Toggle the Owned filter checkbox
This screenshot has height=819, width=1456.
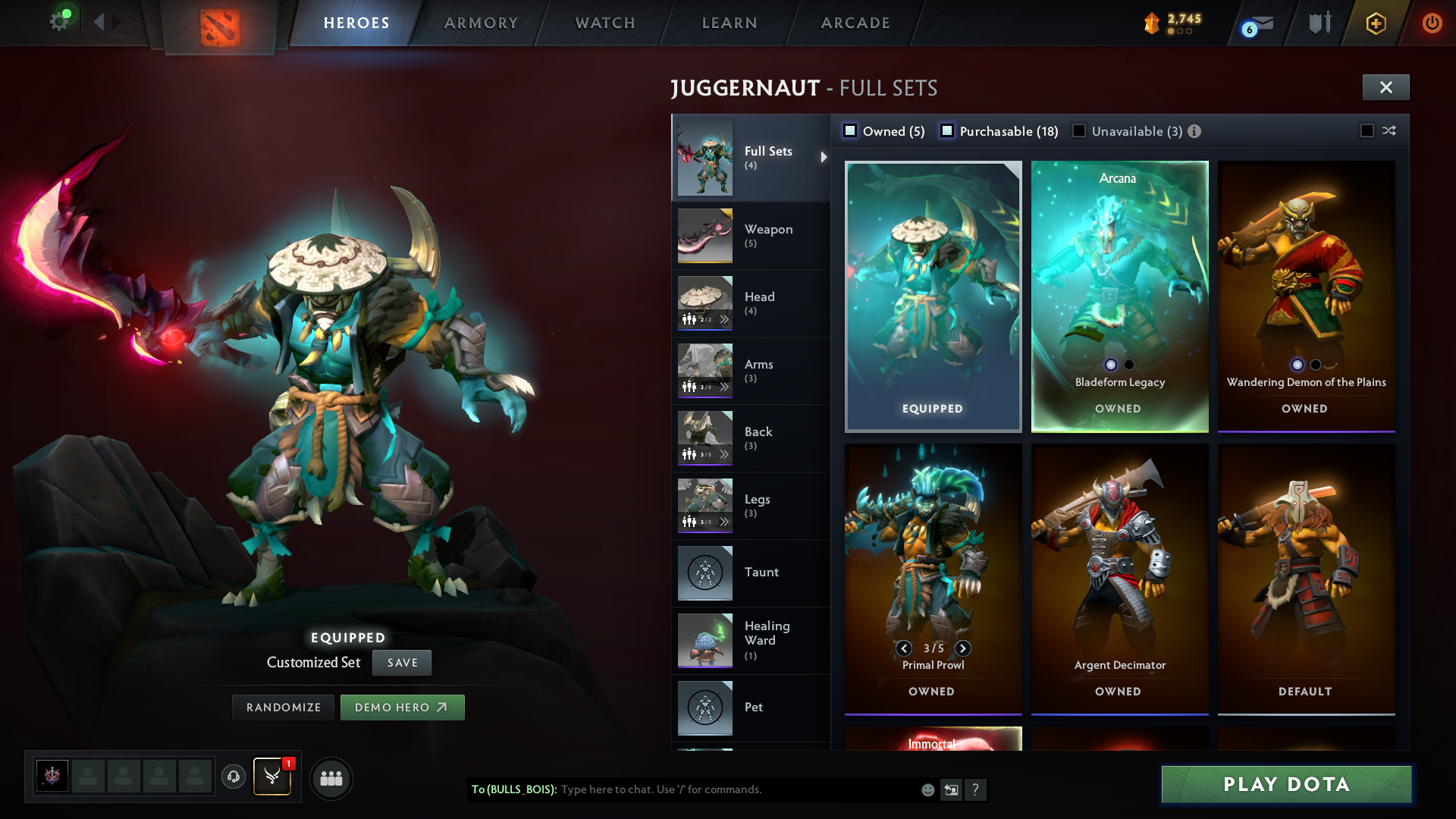click(851, 131)
